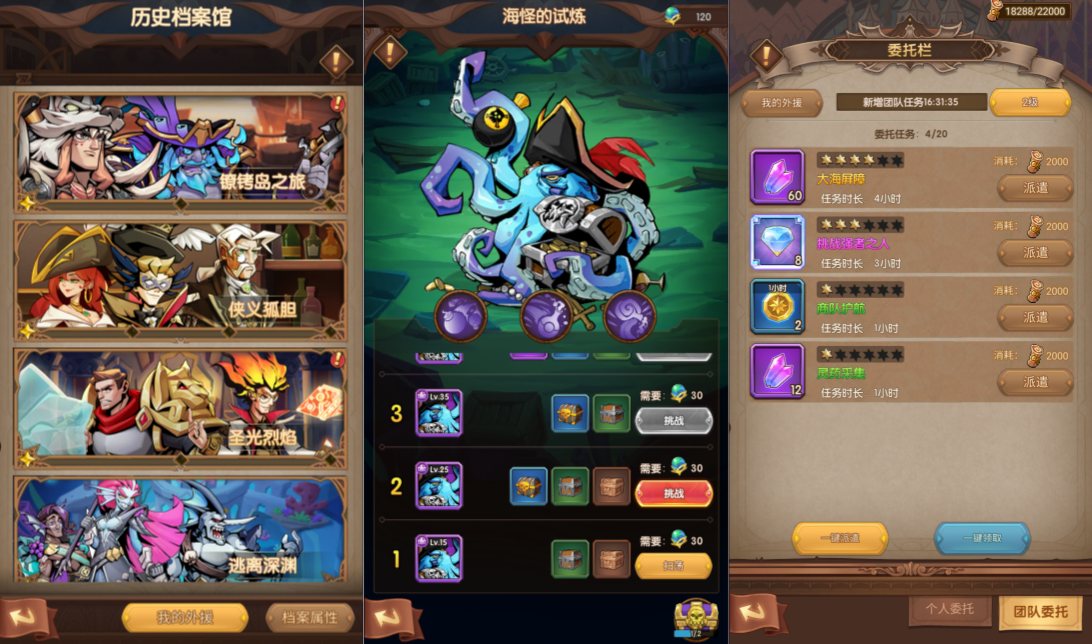Show info via exclamation icon in 海怪的试炼
This screenshot has width=1092, height=644.
click(x=389, y=51)
